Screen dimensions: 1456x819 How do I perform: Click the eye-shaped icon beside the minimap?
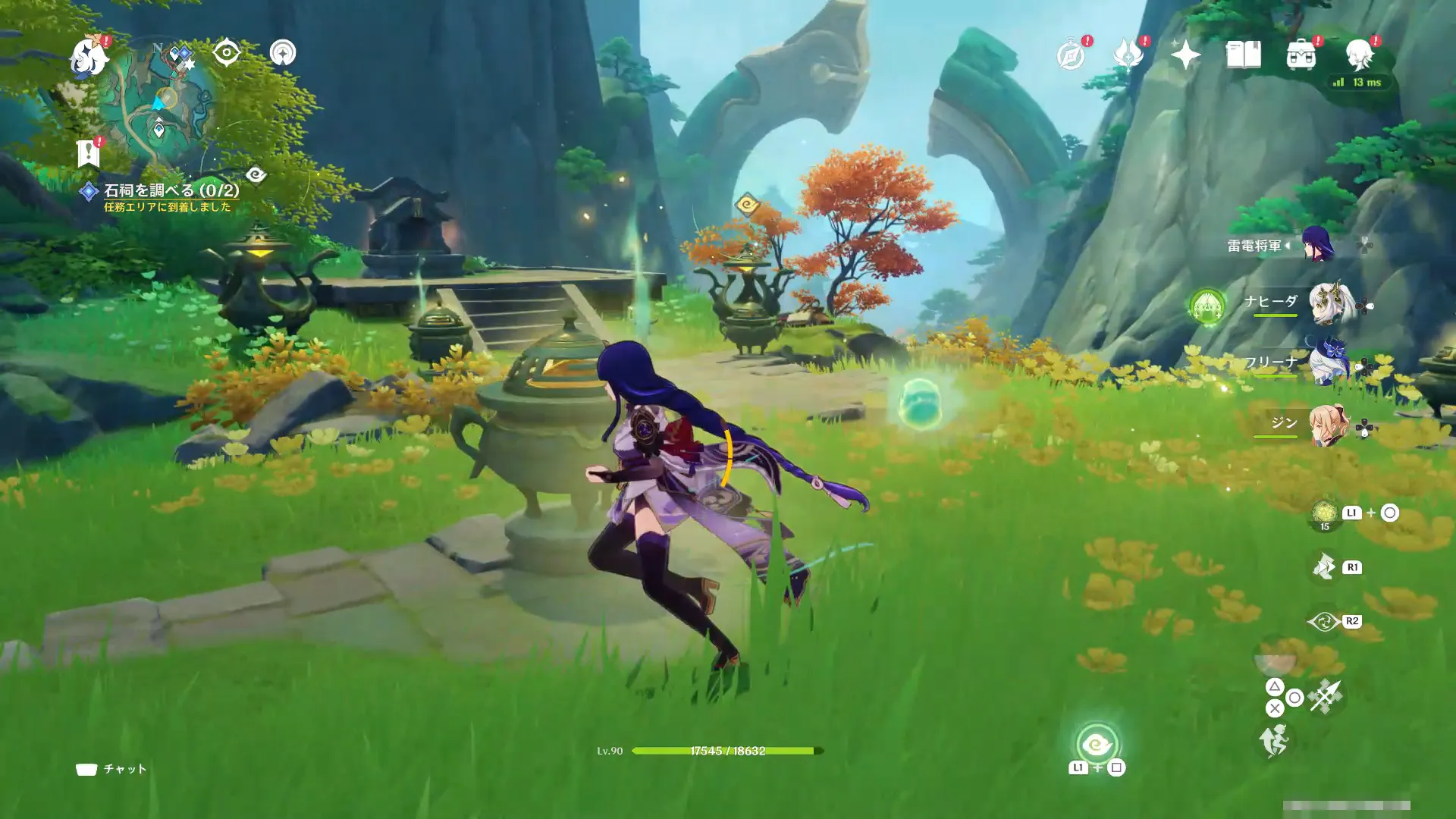coord(227,53)
